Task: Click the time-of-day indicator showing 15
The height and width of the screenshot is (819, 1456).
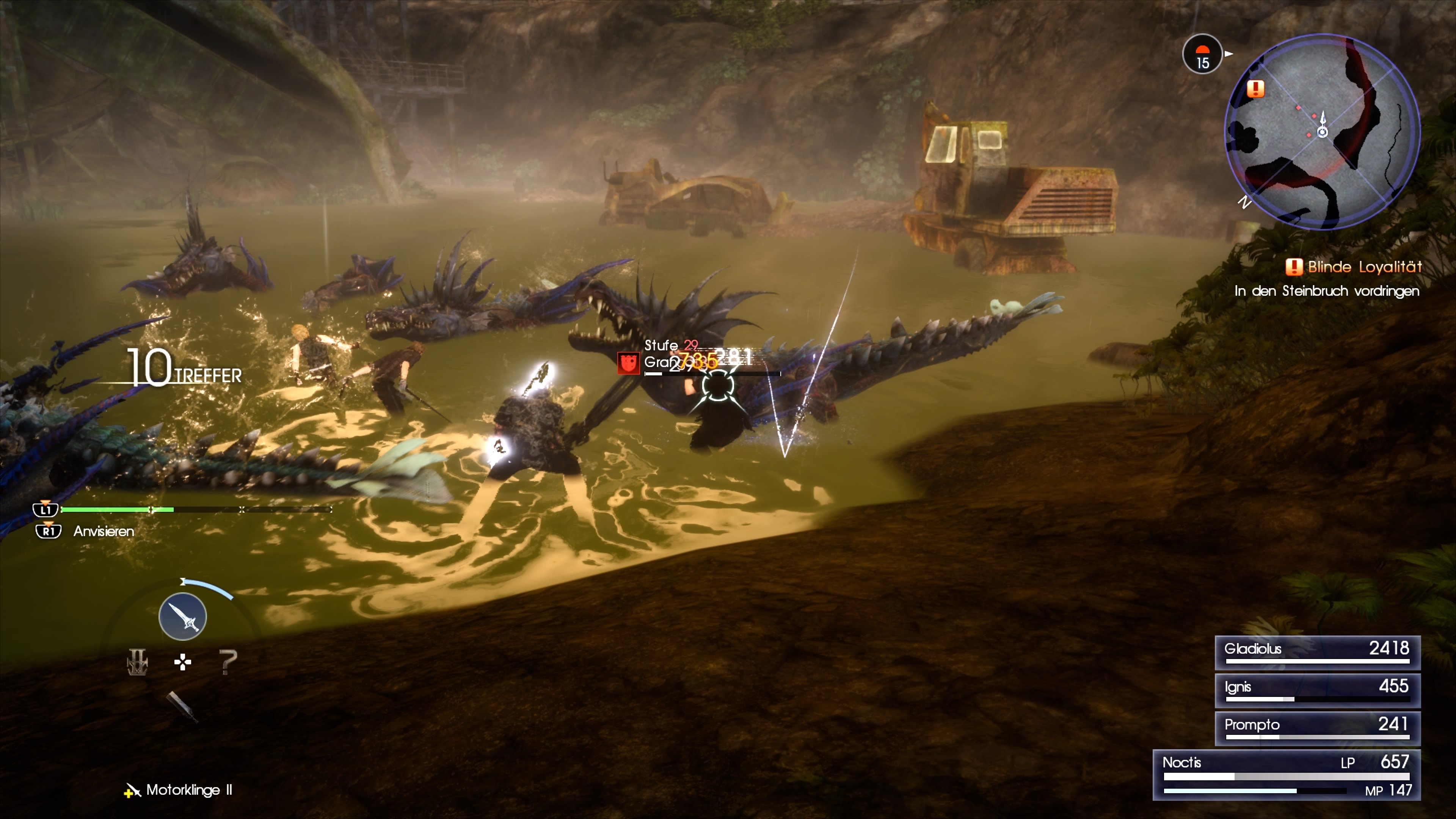Action: (1202, 55)
